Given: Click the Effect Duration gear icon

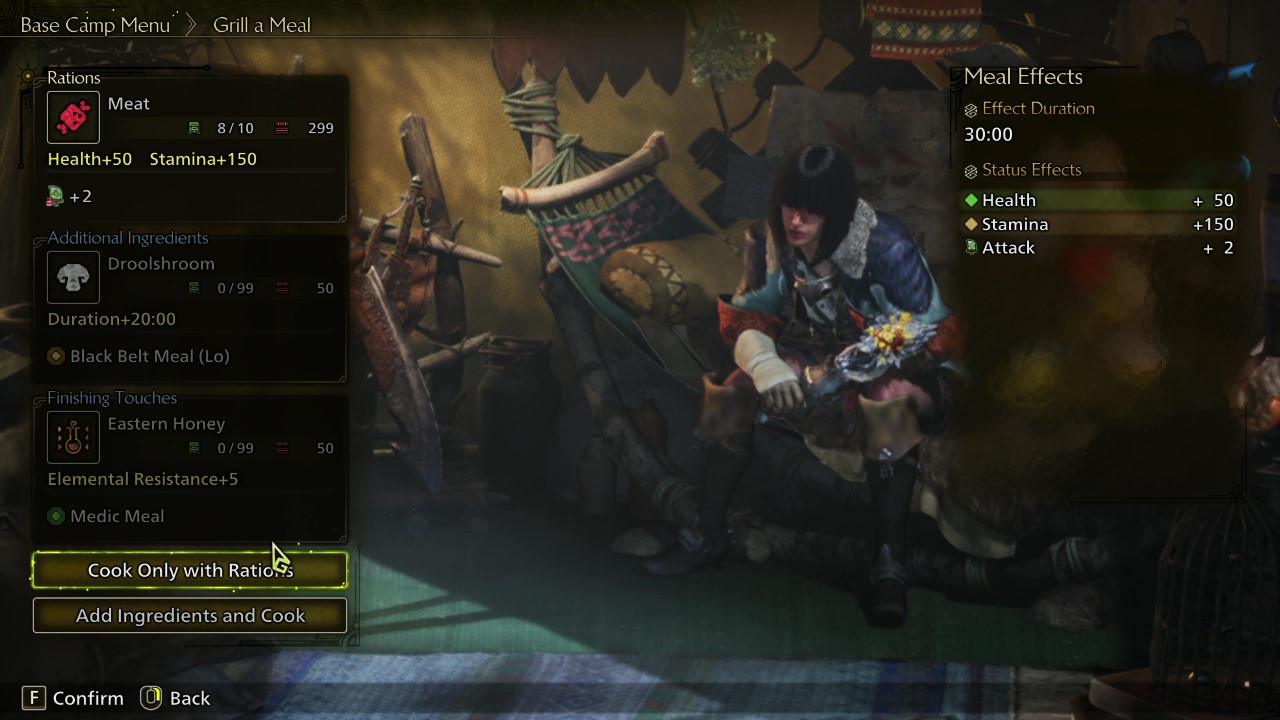Looking at the screenshot, I should pos(969,108).
